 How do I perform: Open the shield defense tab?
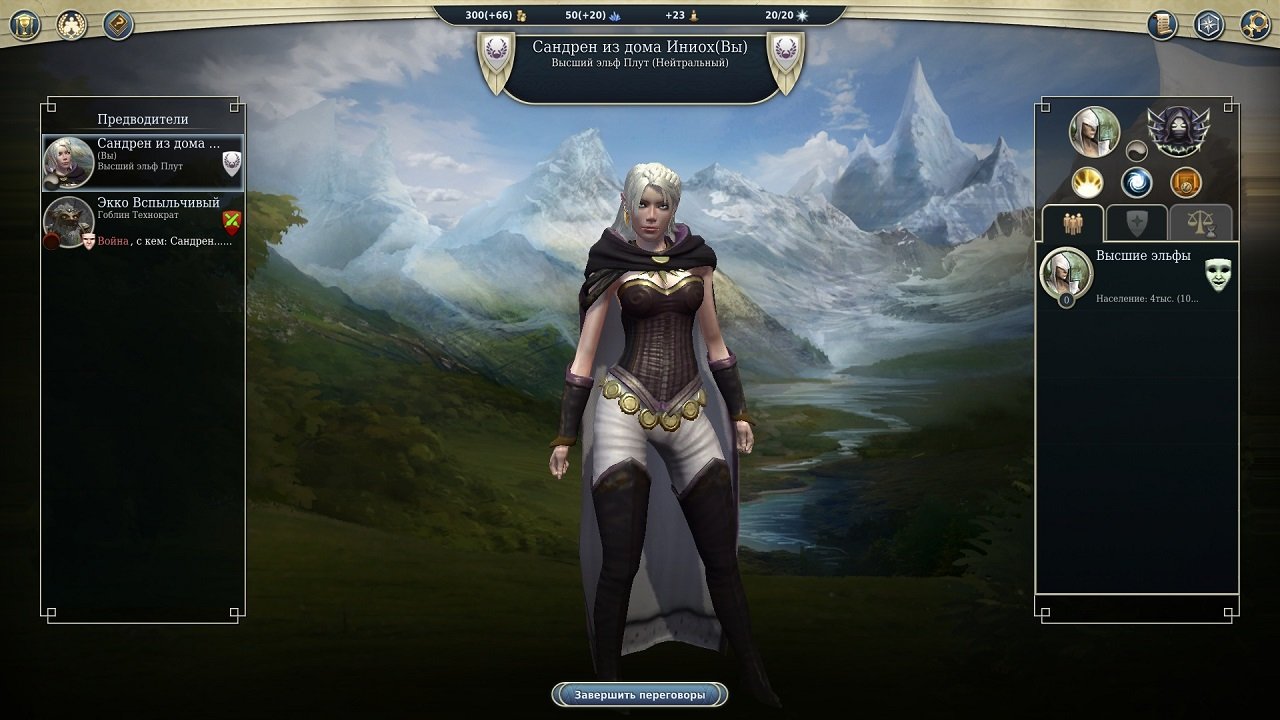click(x=1136, y=222)
